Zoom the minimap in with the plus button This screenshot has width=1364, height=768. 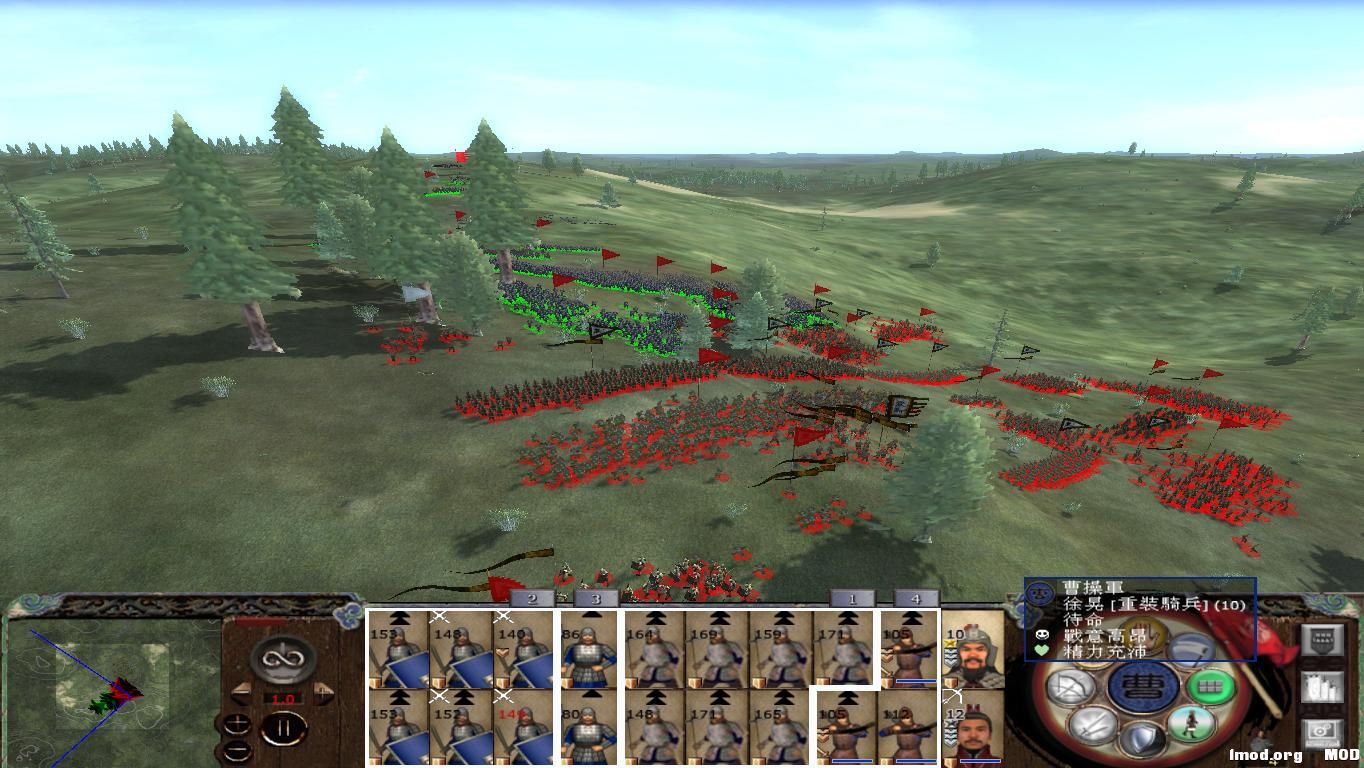coord(238,722)
